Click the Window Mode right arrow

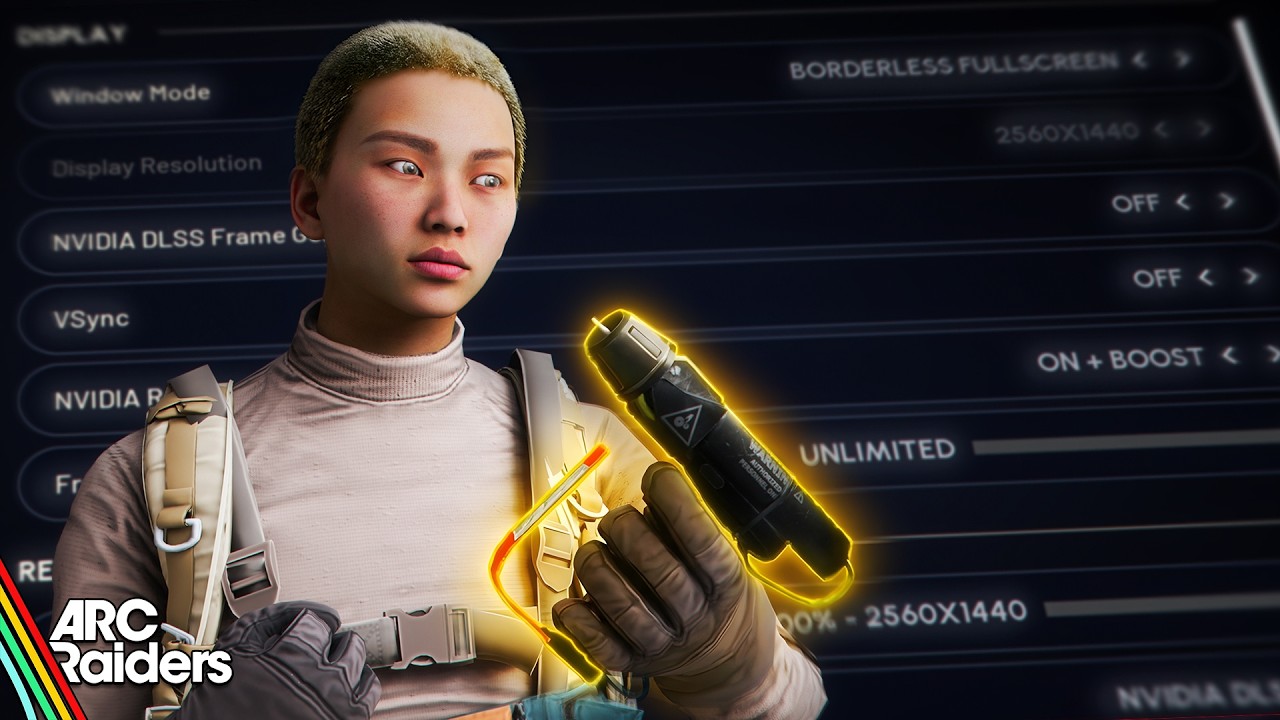[x=1183, y=58]
